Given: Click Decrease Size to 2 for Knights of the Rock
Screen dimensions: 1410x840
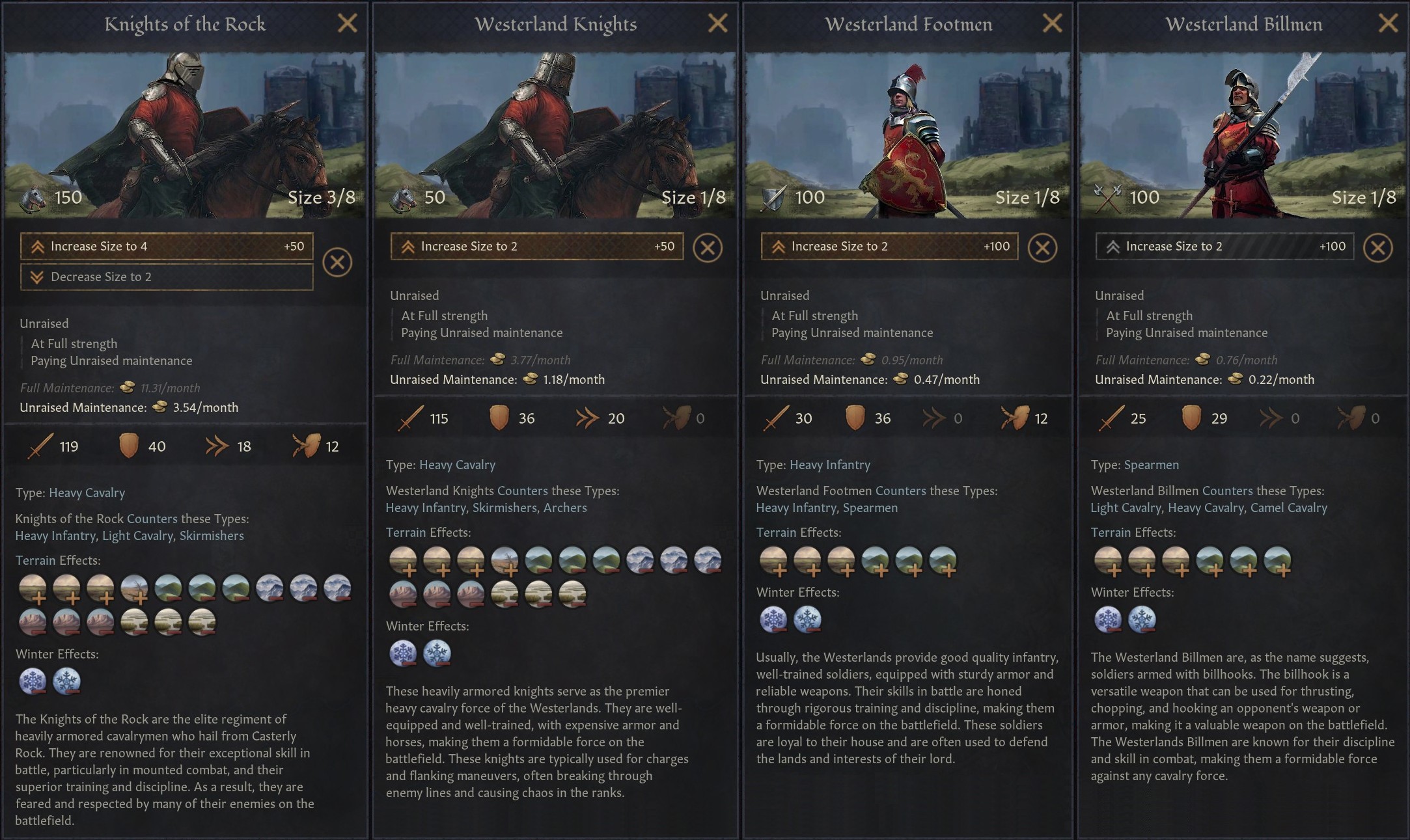Looking at the screenshot, I should tap(166, 277).
